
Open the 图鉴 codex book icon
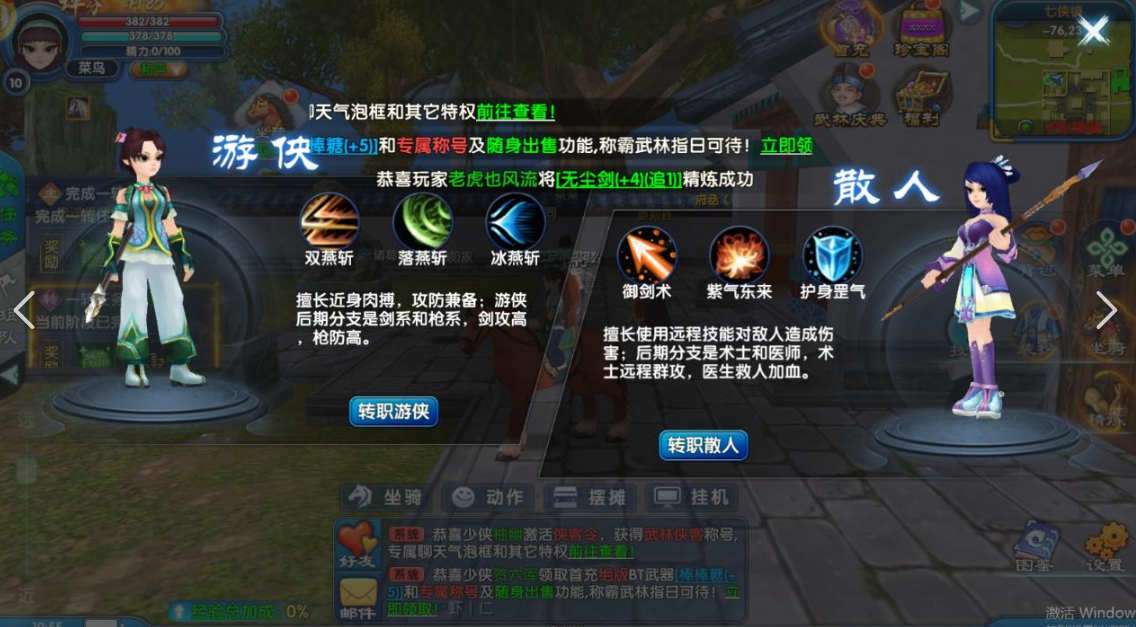point(1036,547)
